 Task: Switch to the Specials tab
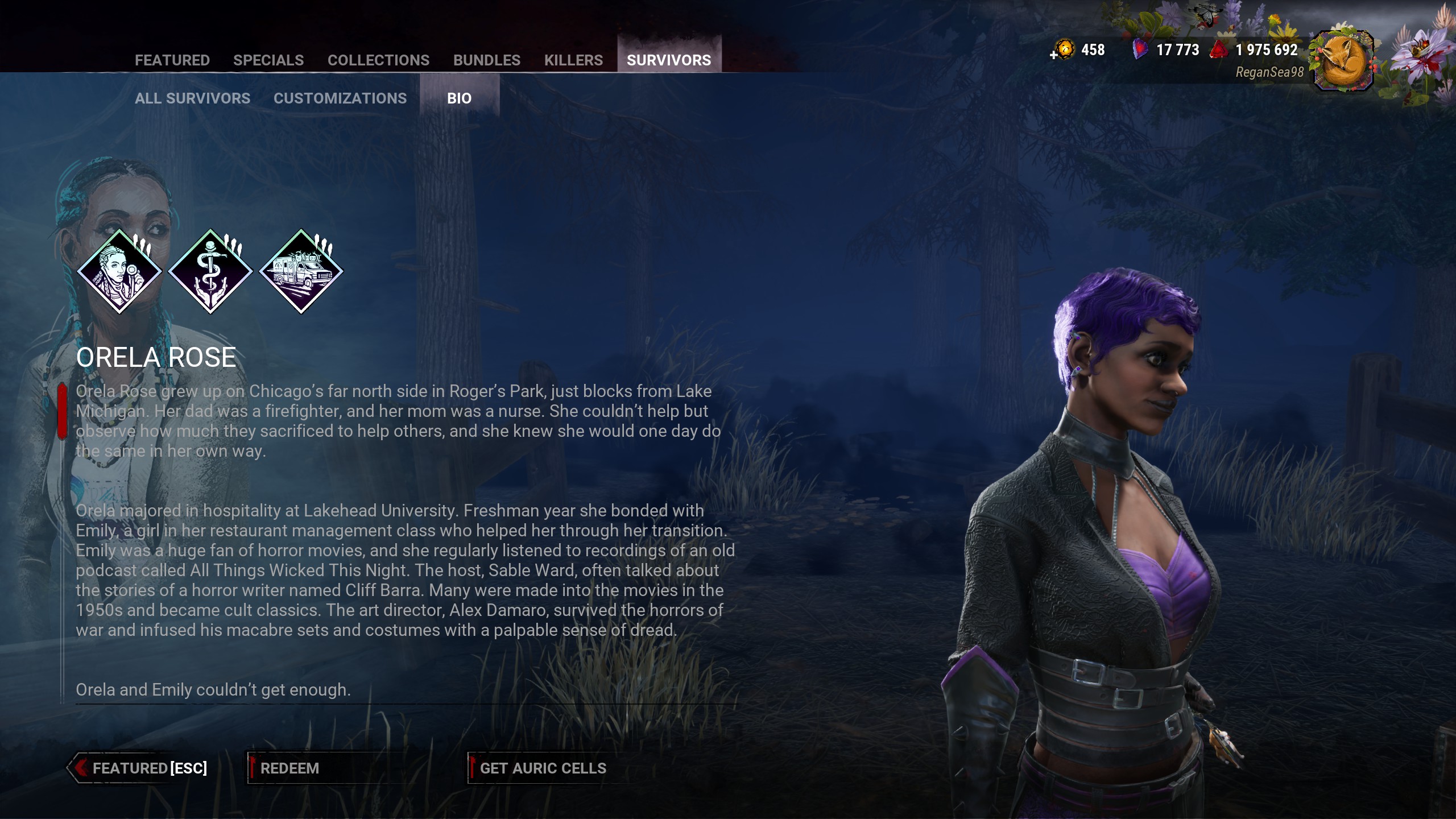(268, 60)
